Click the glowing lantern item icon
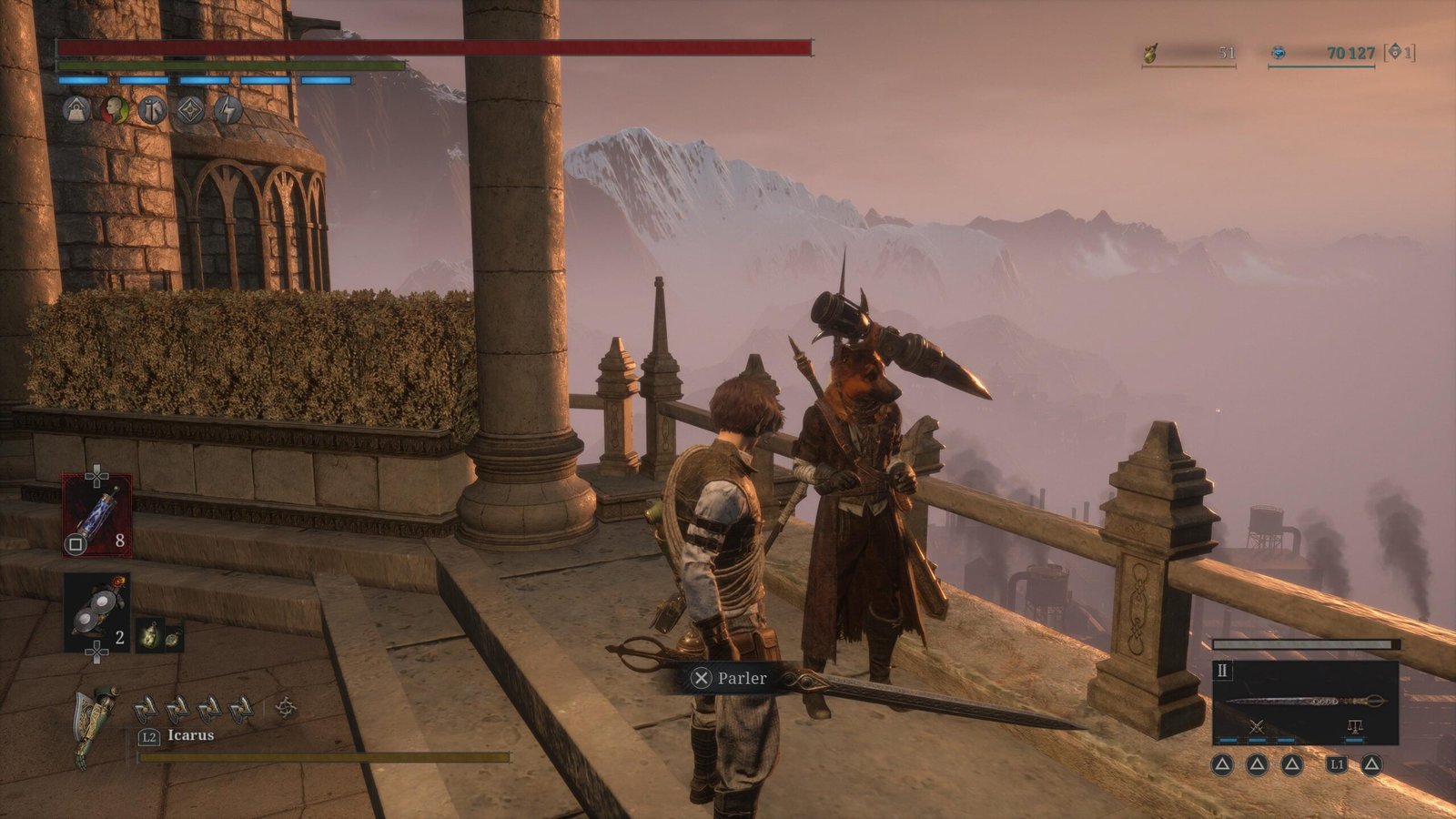Screen dimensions: 1456x819 click(149, 634)
